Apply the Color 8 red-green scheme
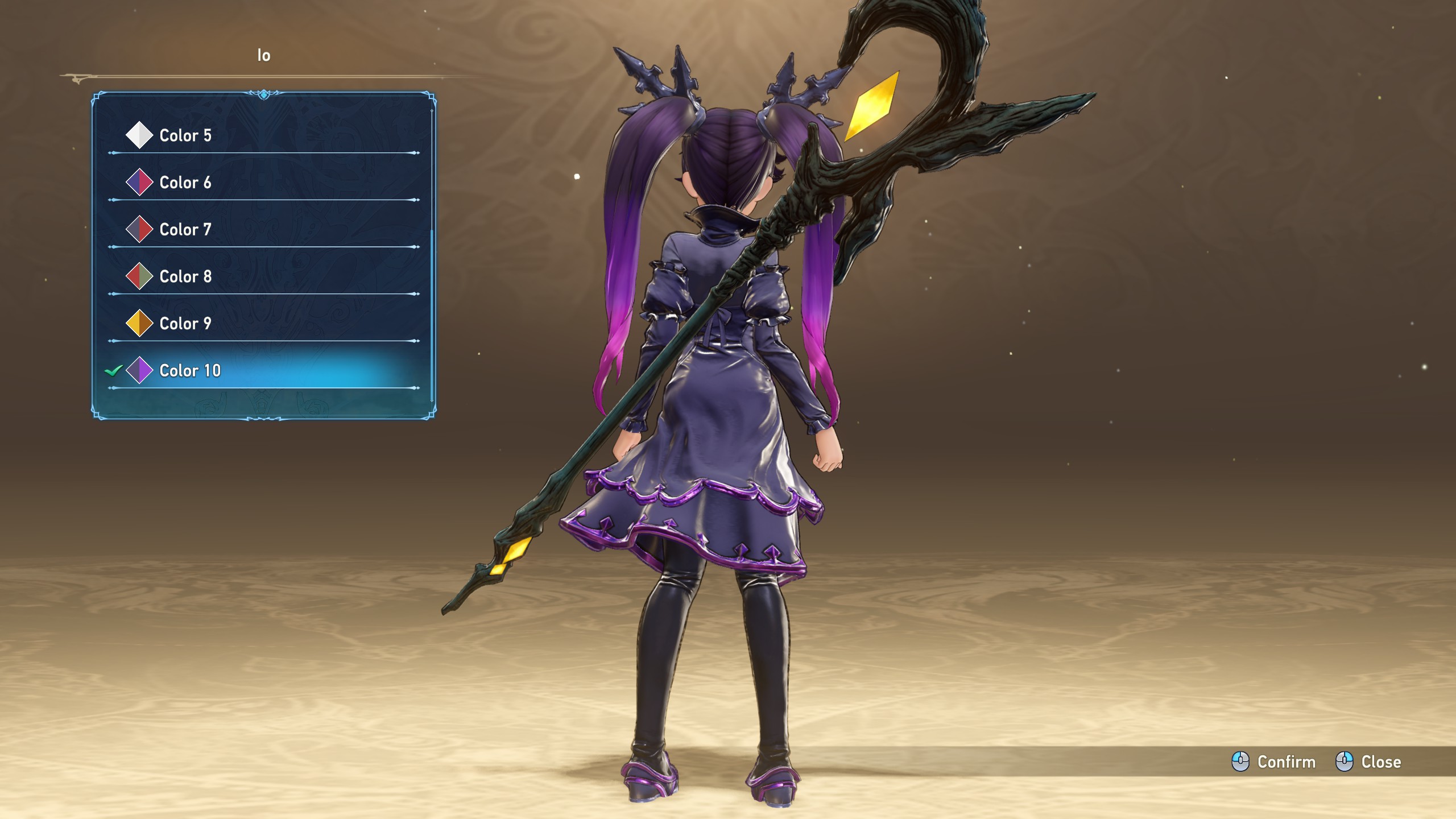Image resolution: width=1456 pixels, height=819 pixels. click(x=185, y=277)
